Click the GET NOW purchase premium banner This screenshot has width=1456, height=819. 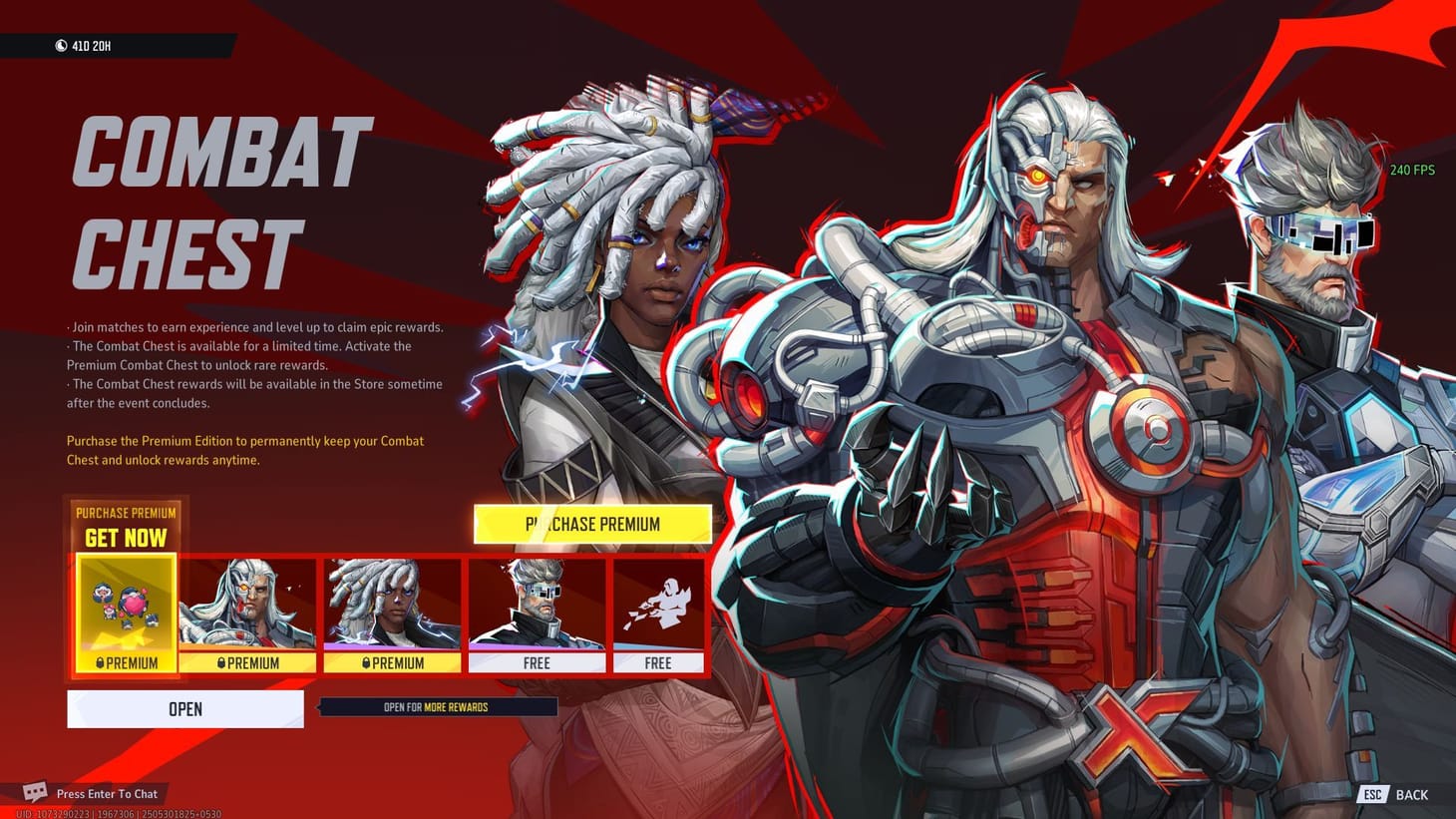126,526
